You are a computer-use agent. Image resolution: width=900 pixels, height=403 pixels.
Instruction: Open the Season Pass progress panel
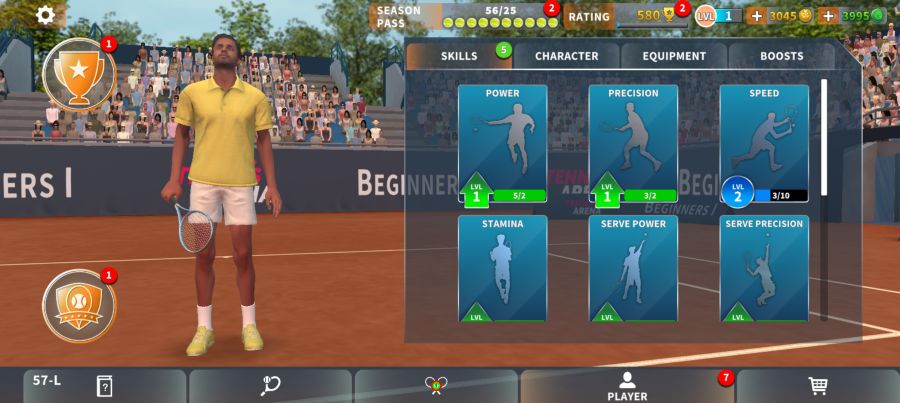[465, 16]
